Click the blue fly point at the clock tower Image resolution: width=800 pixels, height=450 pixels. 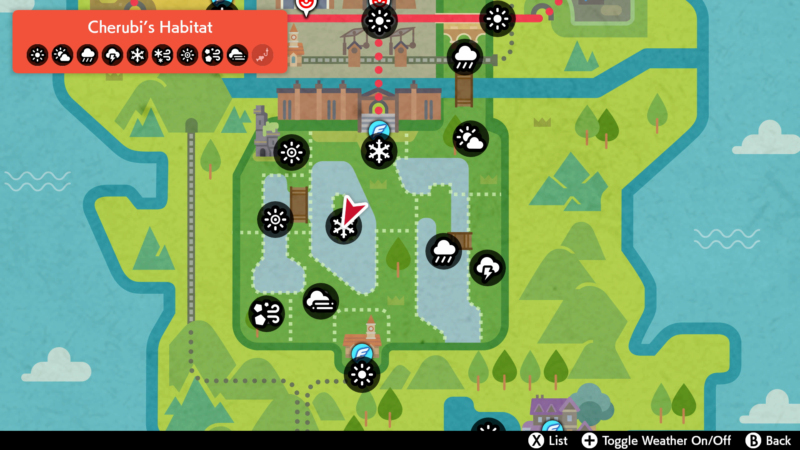pos(361,352)
